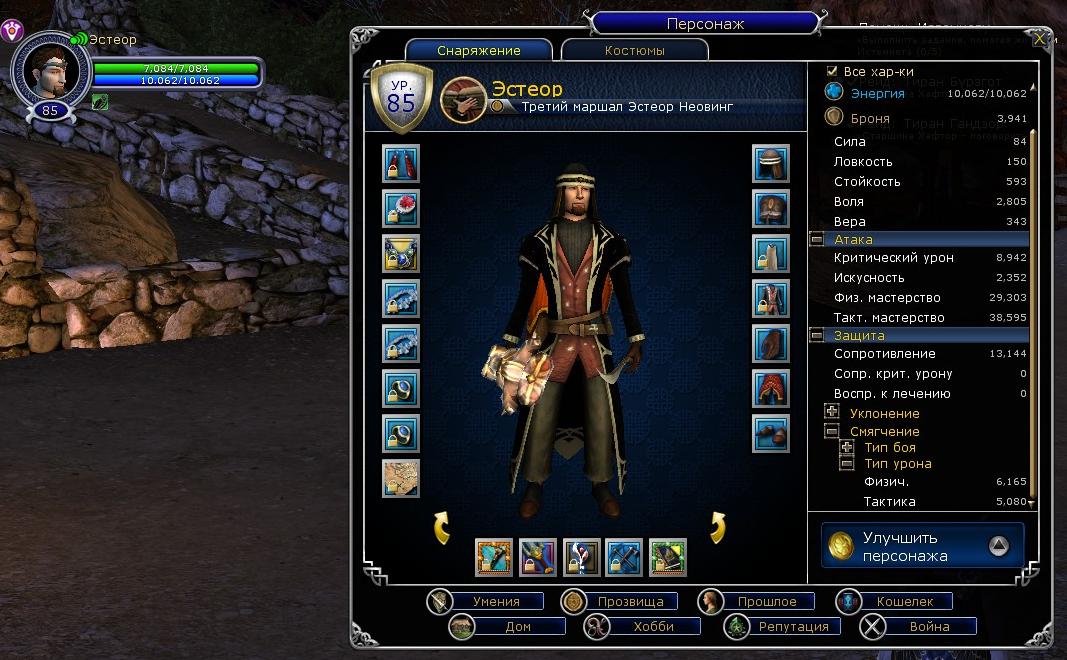
Task: Open the Кошелек panel
Action: pyautogui.click(x=904, y=601)
